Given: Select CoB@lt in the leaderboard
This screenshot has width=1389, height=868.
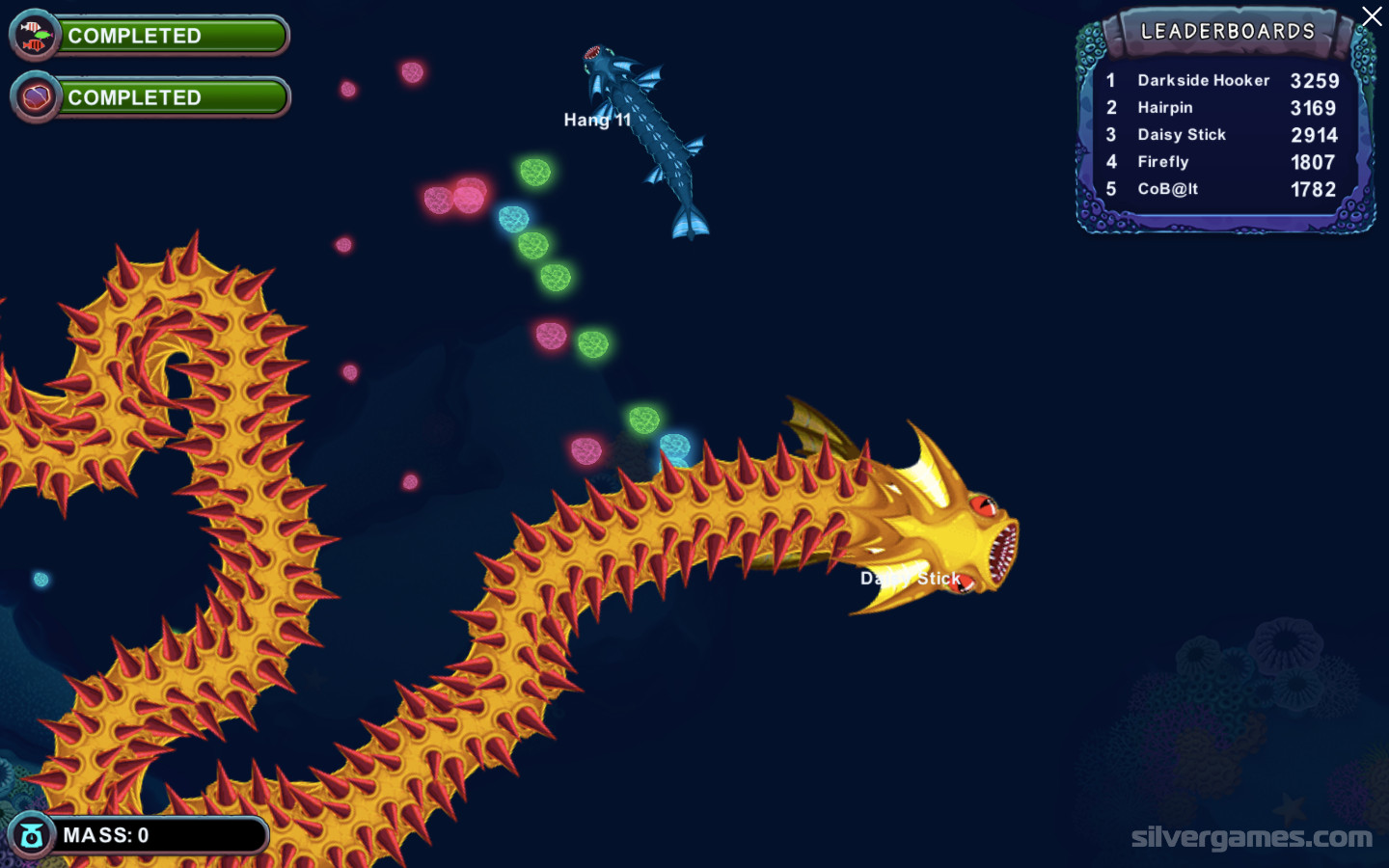Looking at the screenshot, I should [x=1222, y=189].
